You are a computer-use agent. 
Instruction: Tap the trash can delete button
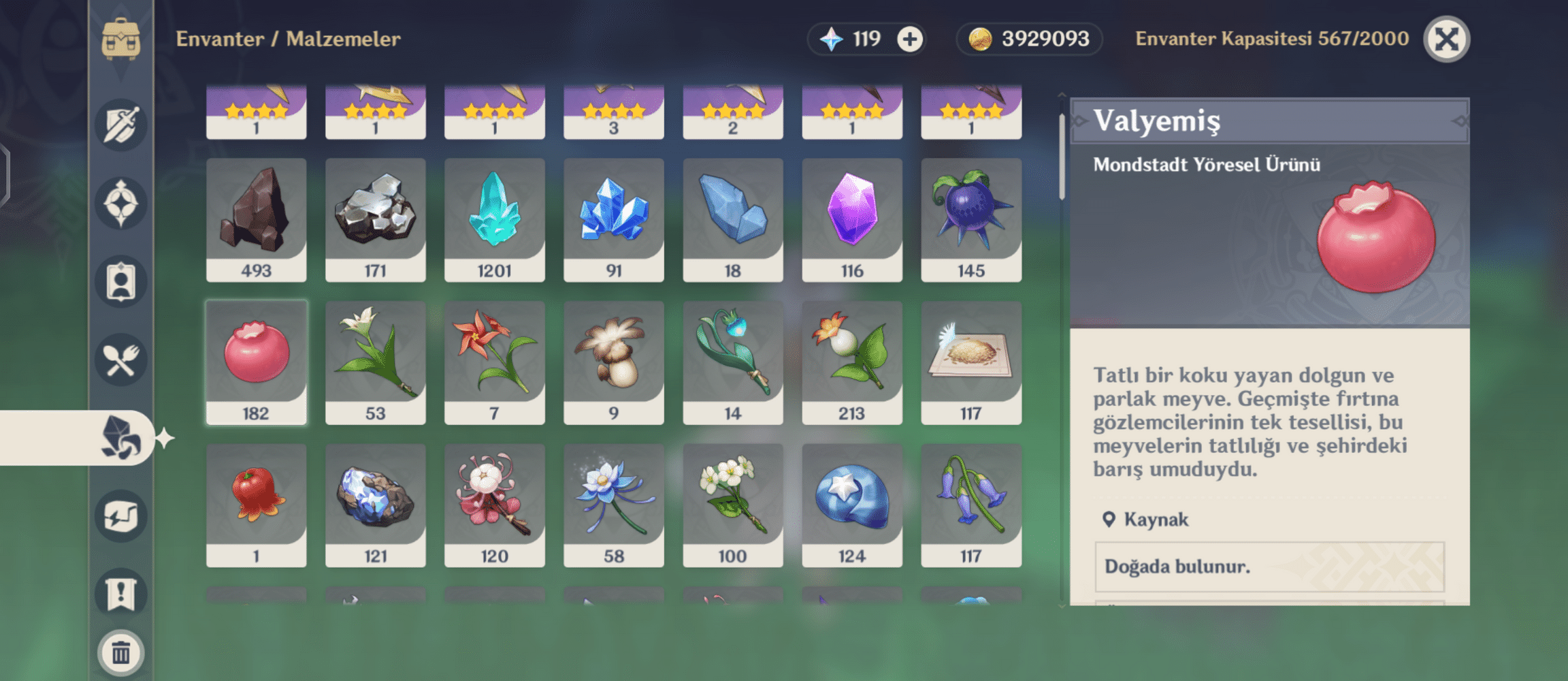121,653
